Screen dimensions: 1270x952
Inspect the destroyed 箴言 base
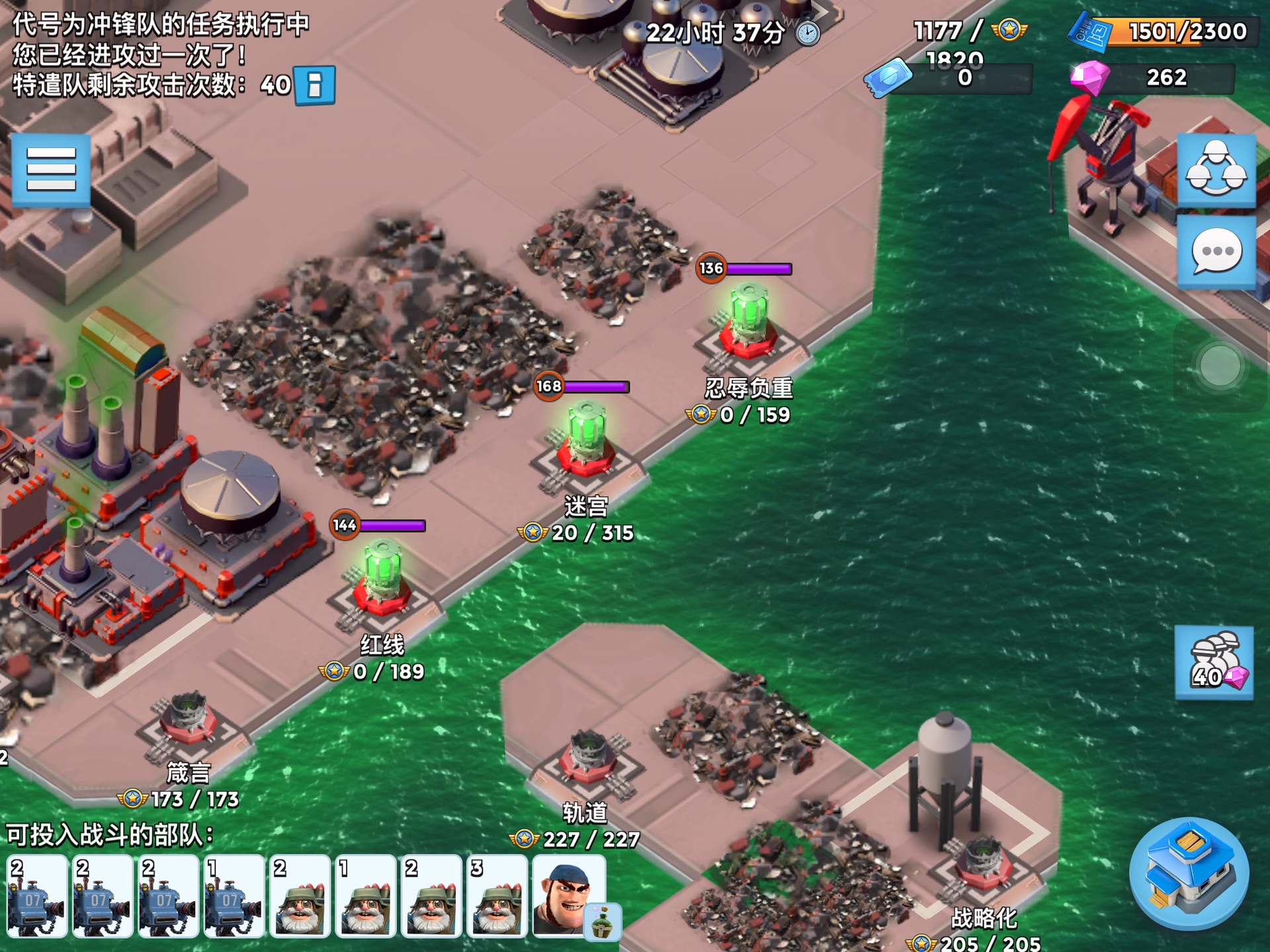[189, 724]
